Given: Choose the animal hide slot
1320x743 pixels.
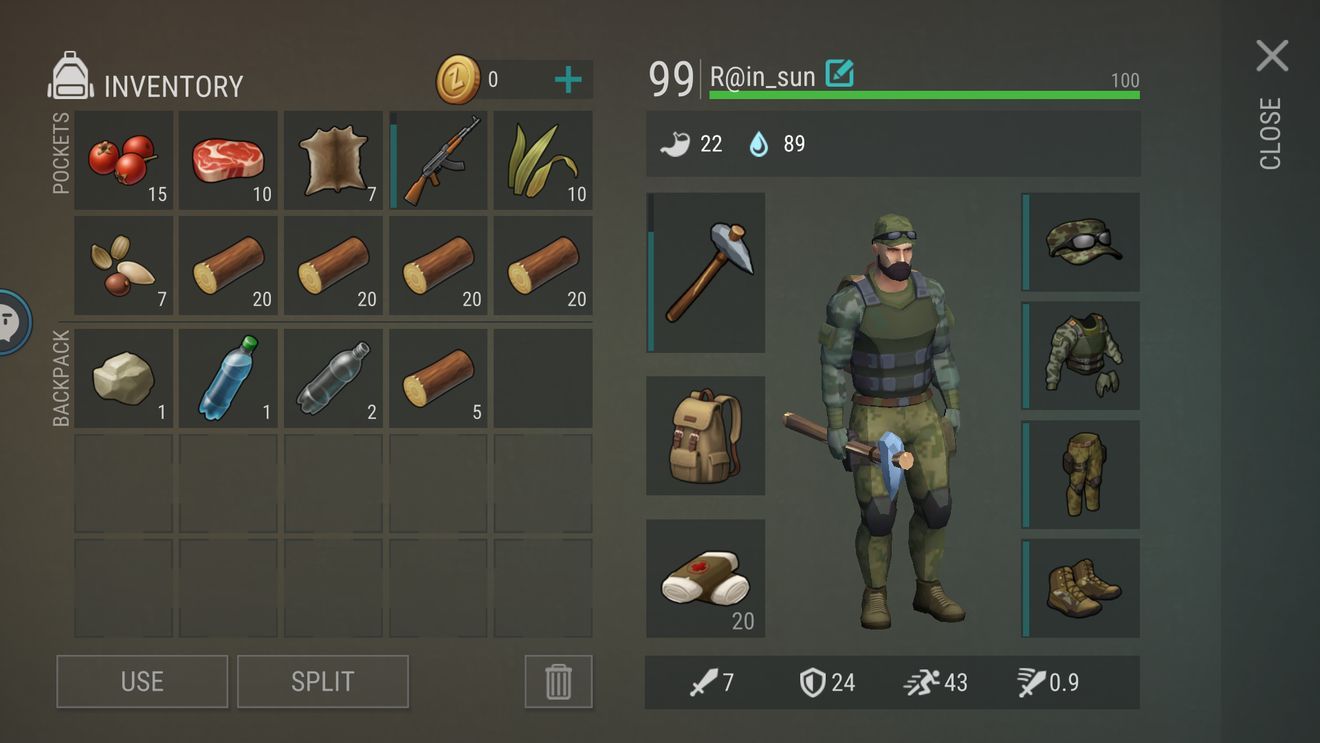Looking at the screenshot, I should click(334, 160).
